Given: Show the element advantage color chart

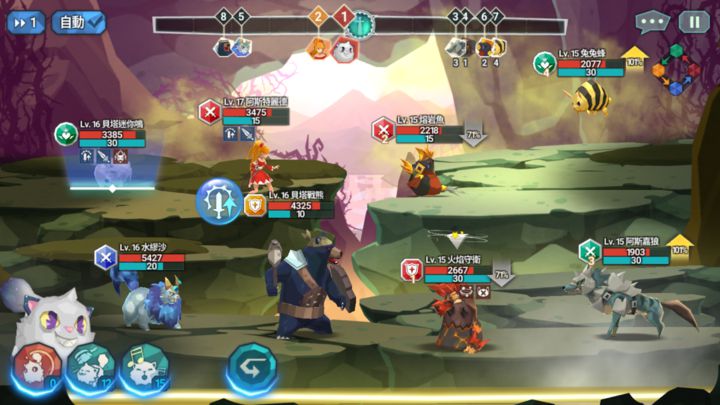Looking at the screenshot, I should click(x=674, y=70).
